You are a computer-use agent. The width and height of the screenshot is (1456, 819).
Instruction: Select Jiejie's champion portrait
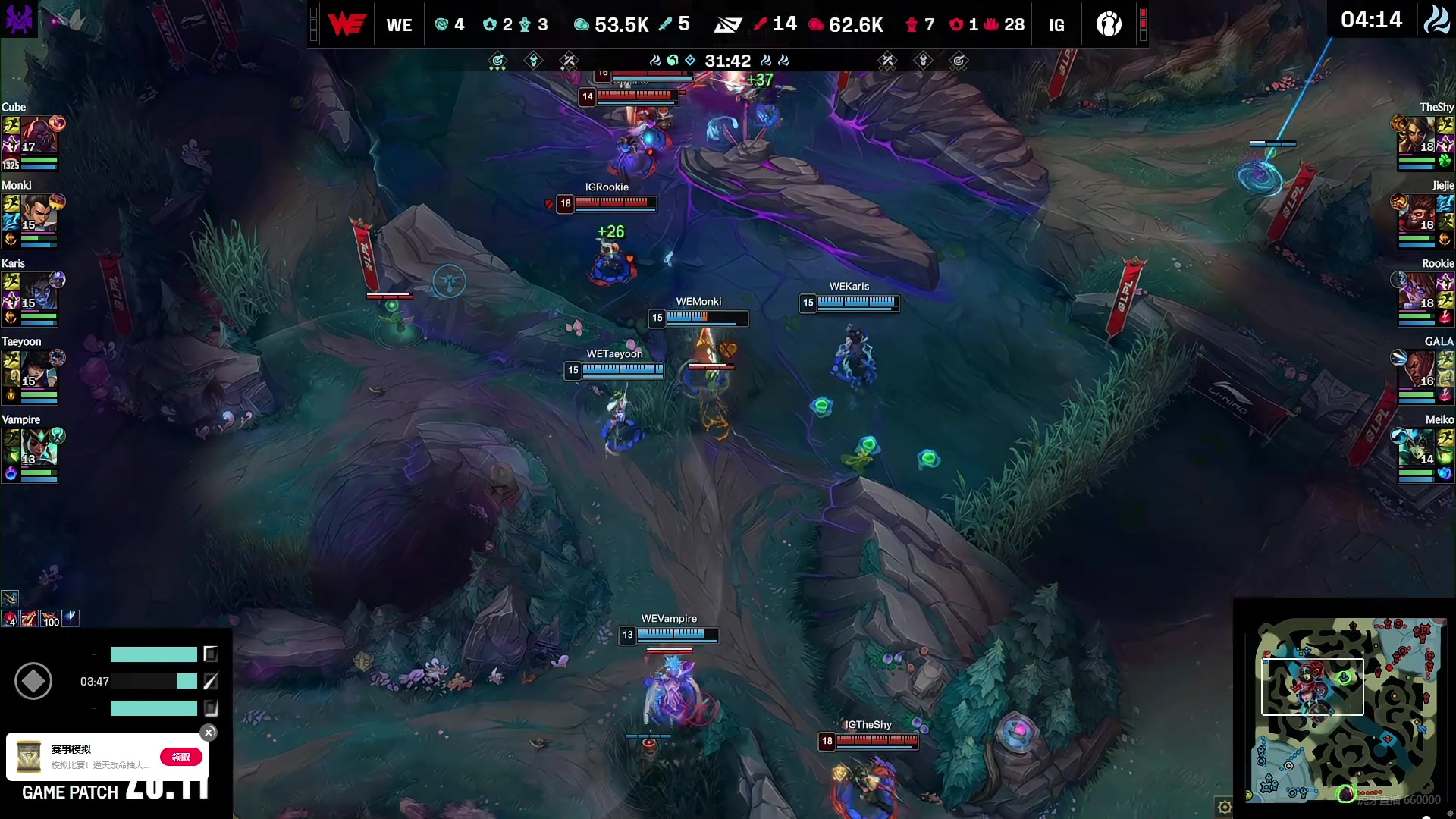pyautogui.click(x=1417, y=215)
